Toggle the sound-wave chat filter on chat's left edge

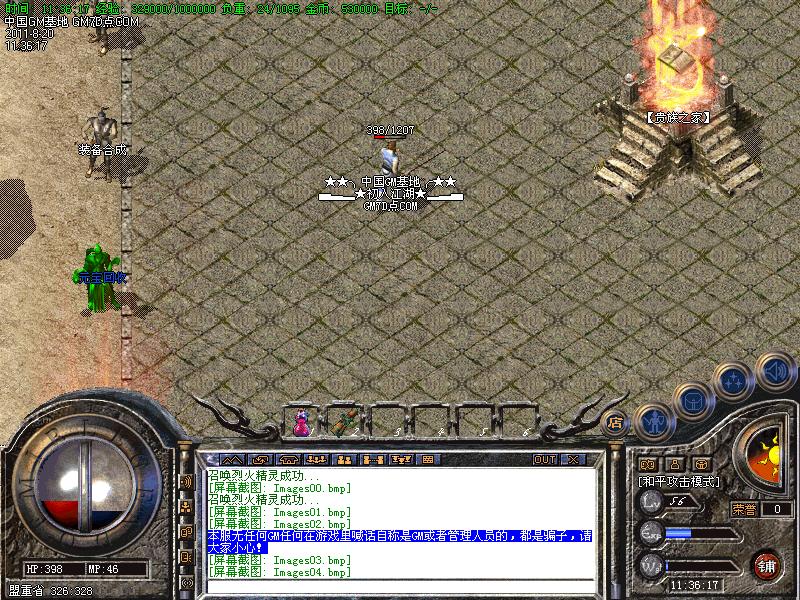[x=186, y=481]
